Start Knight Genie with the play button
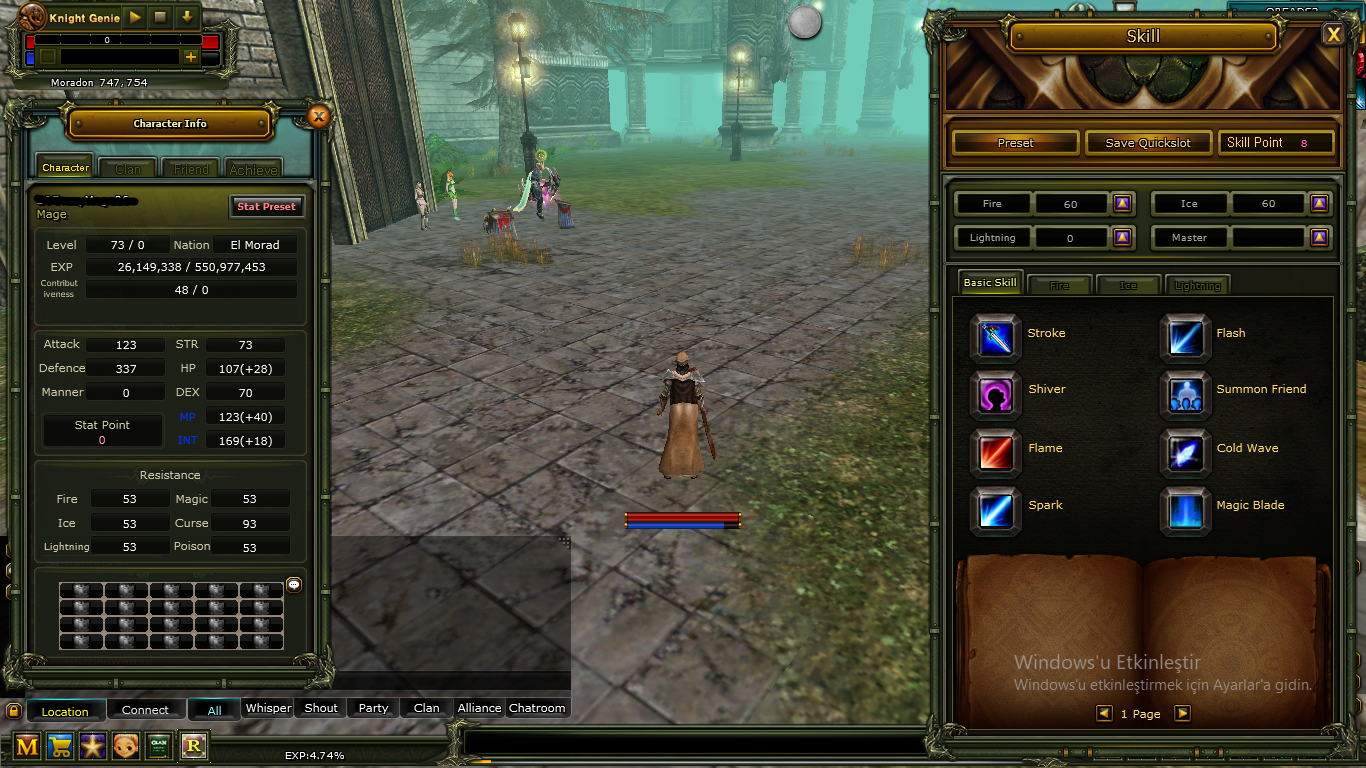This screenshot has width=1366, height=768. point(133,17)
